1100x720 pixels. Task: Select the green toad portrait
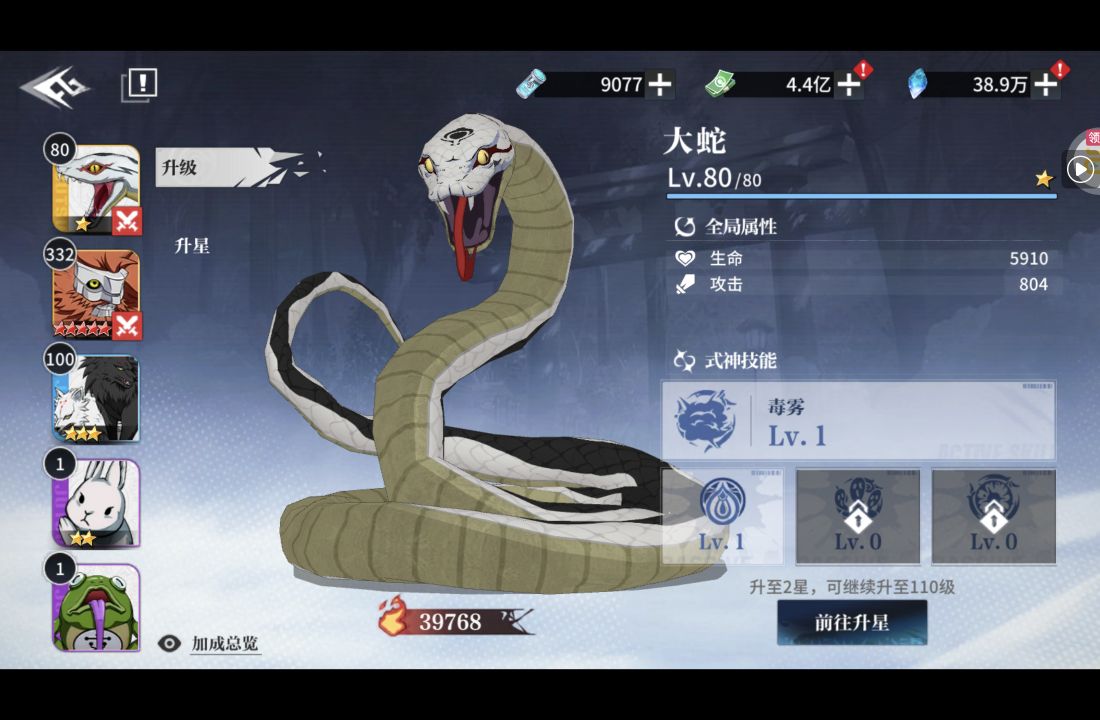click(96, 607)
